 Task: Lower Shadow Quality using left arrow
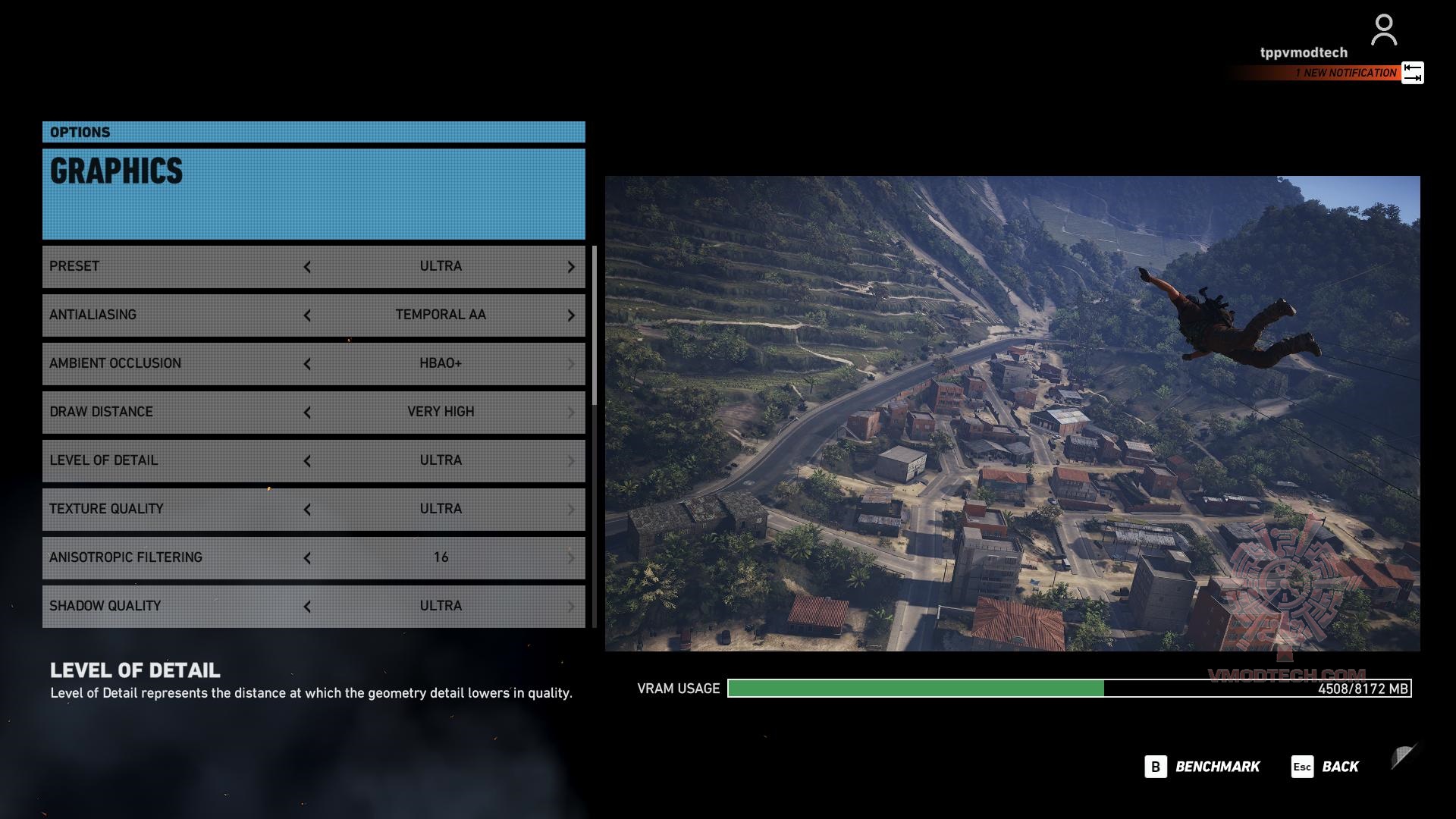[307, 607]
